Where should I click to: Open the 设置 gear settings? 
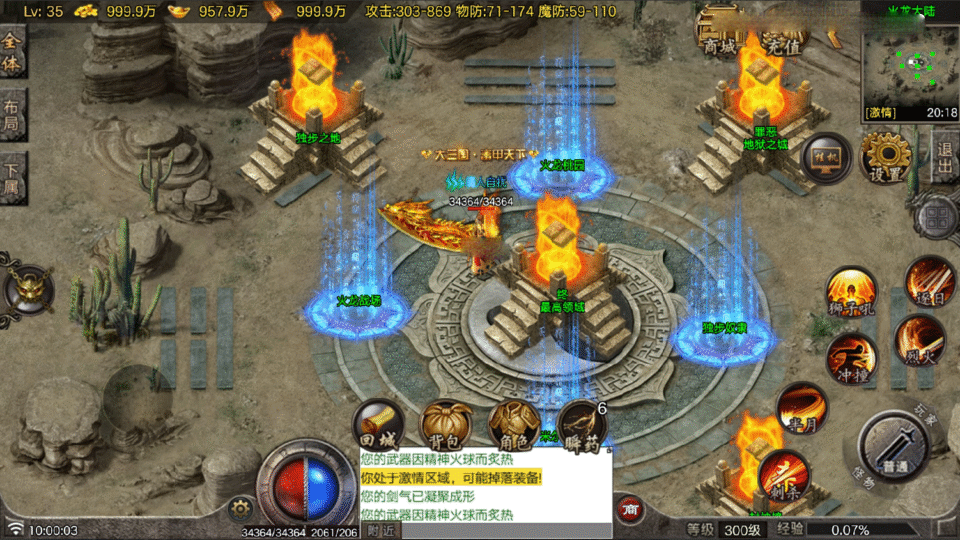886,158
